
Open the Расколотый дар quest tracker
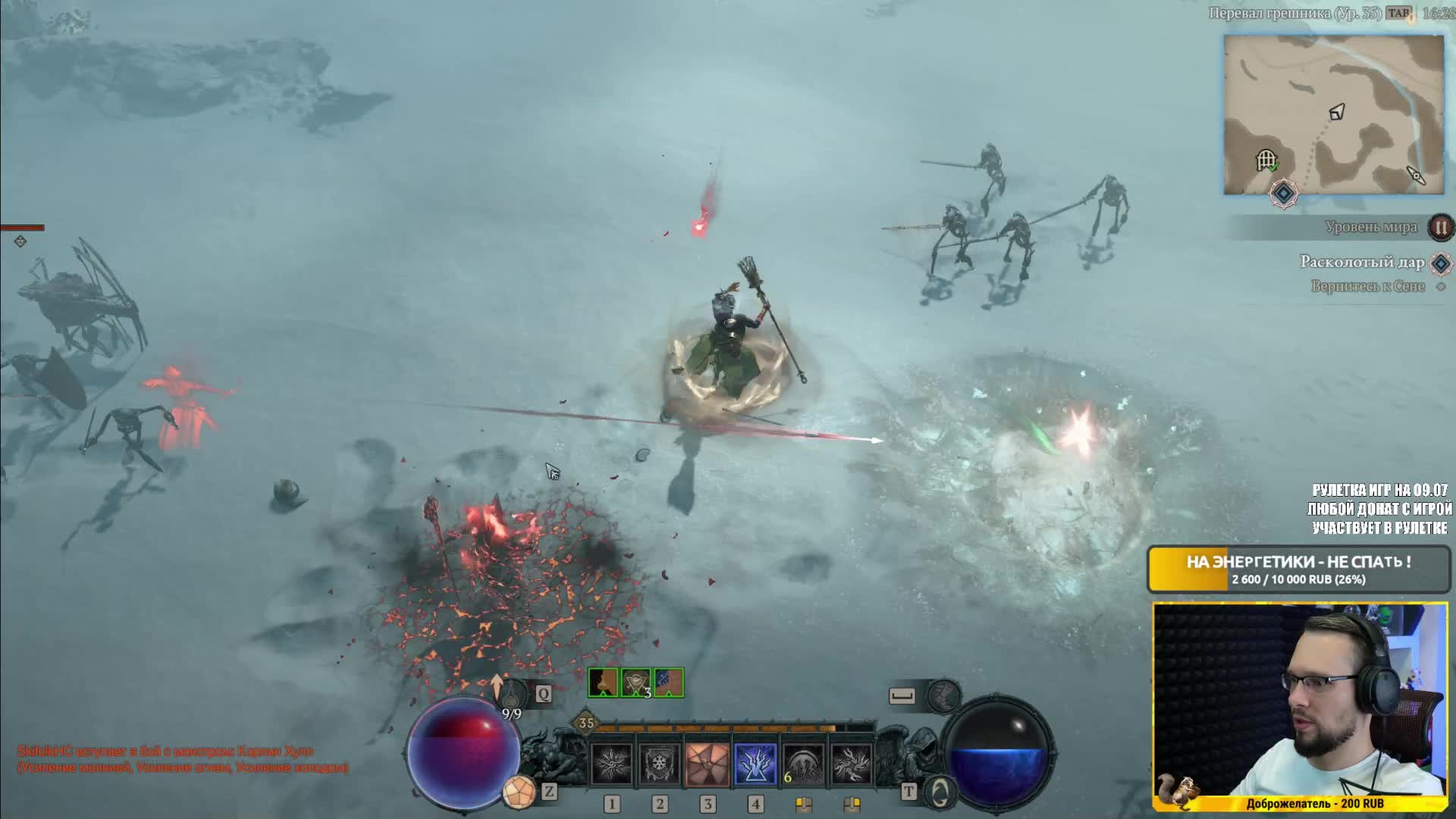1362,262
